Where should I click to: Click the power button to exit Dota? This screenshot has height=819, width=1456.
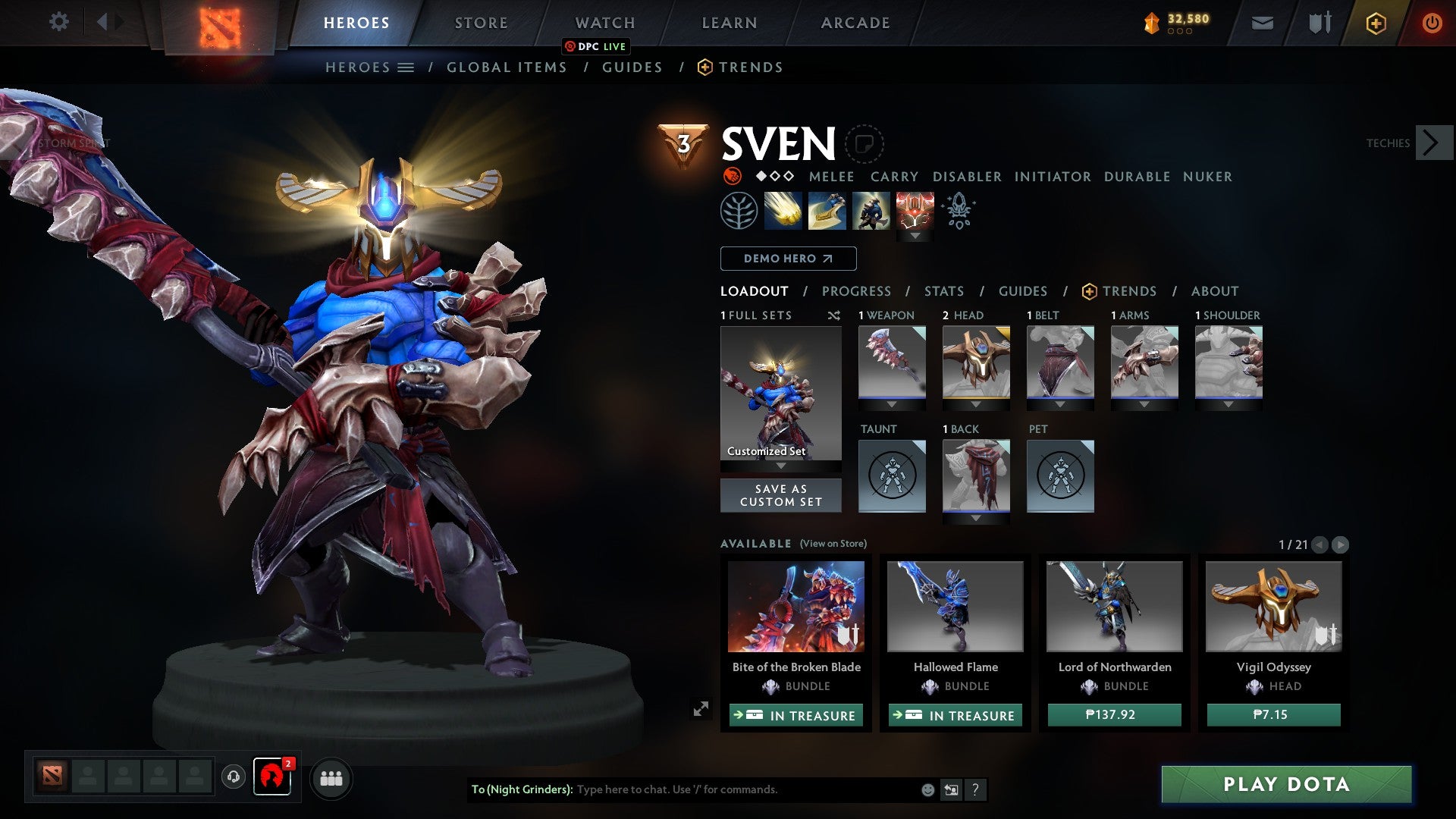1433,23
